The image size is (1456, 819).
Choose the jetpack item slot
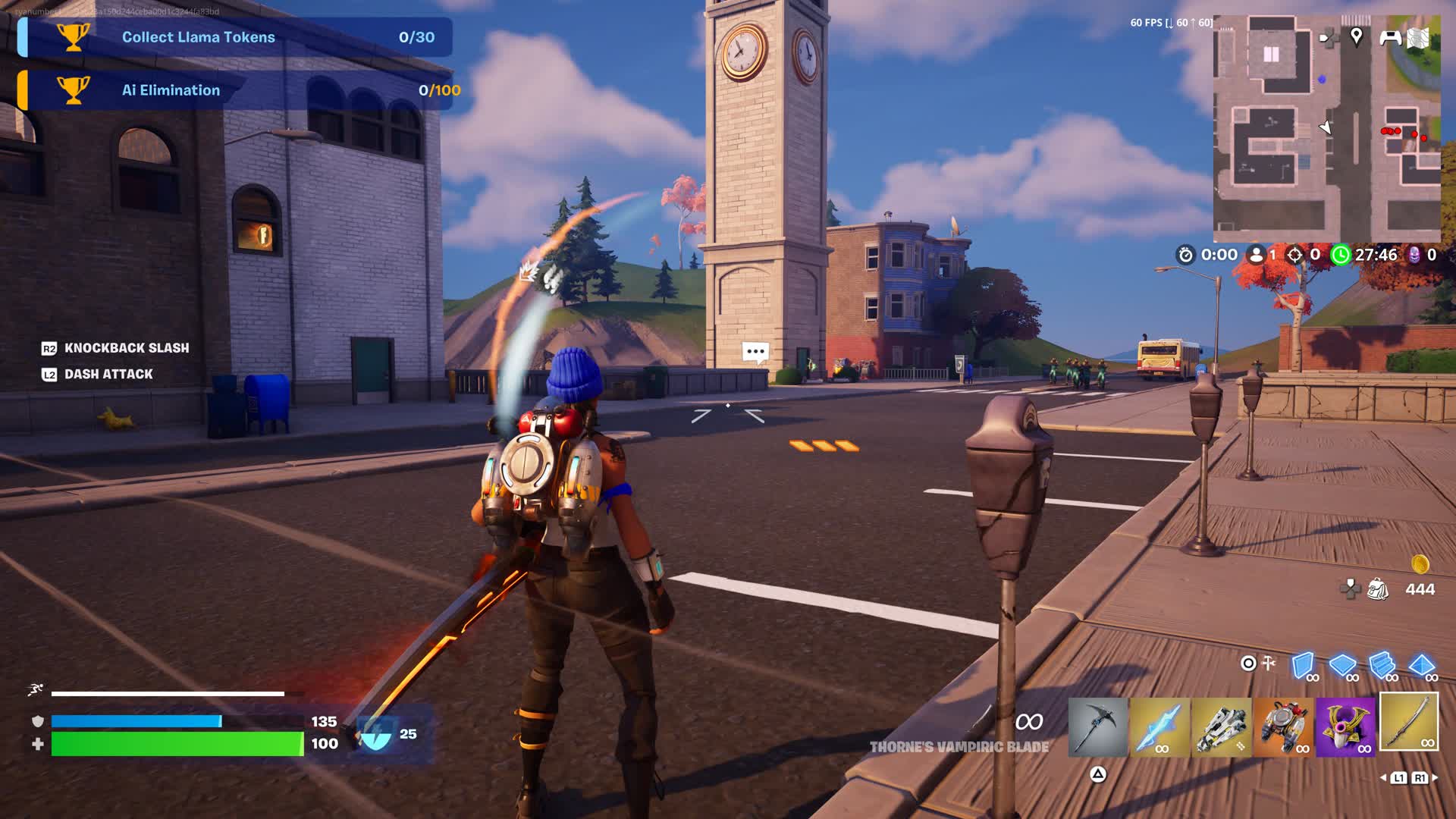[x=1283, y=727]
